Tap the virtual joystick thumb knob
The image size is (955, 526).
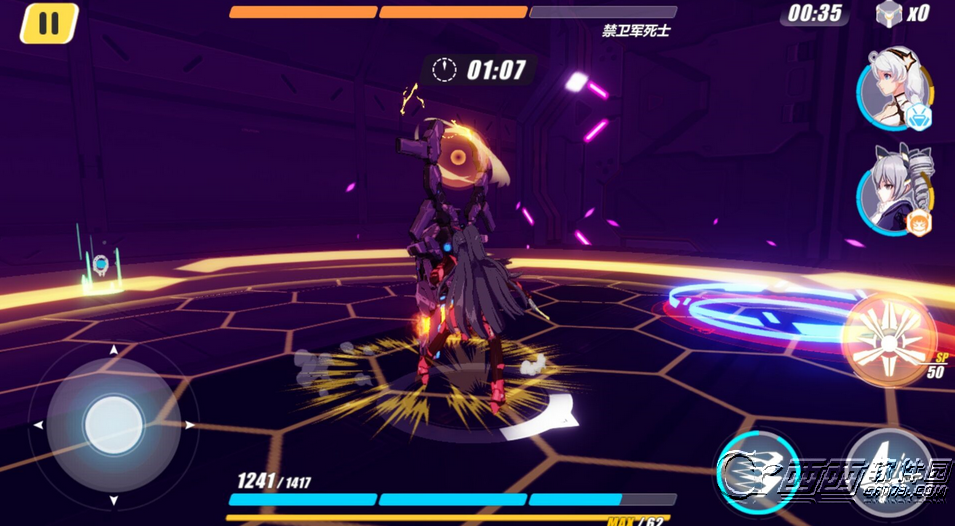113,425
